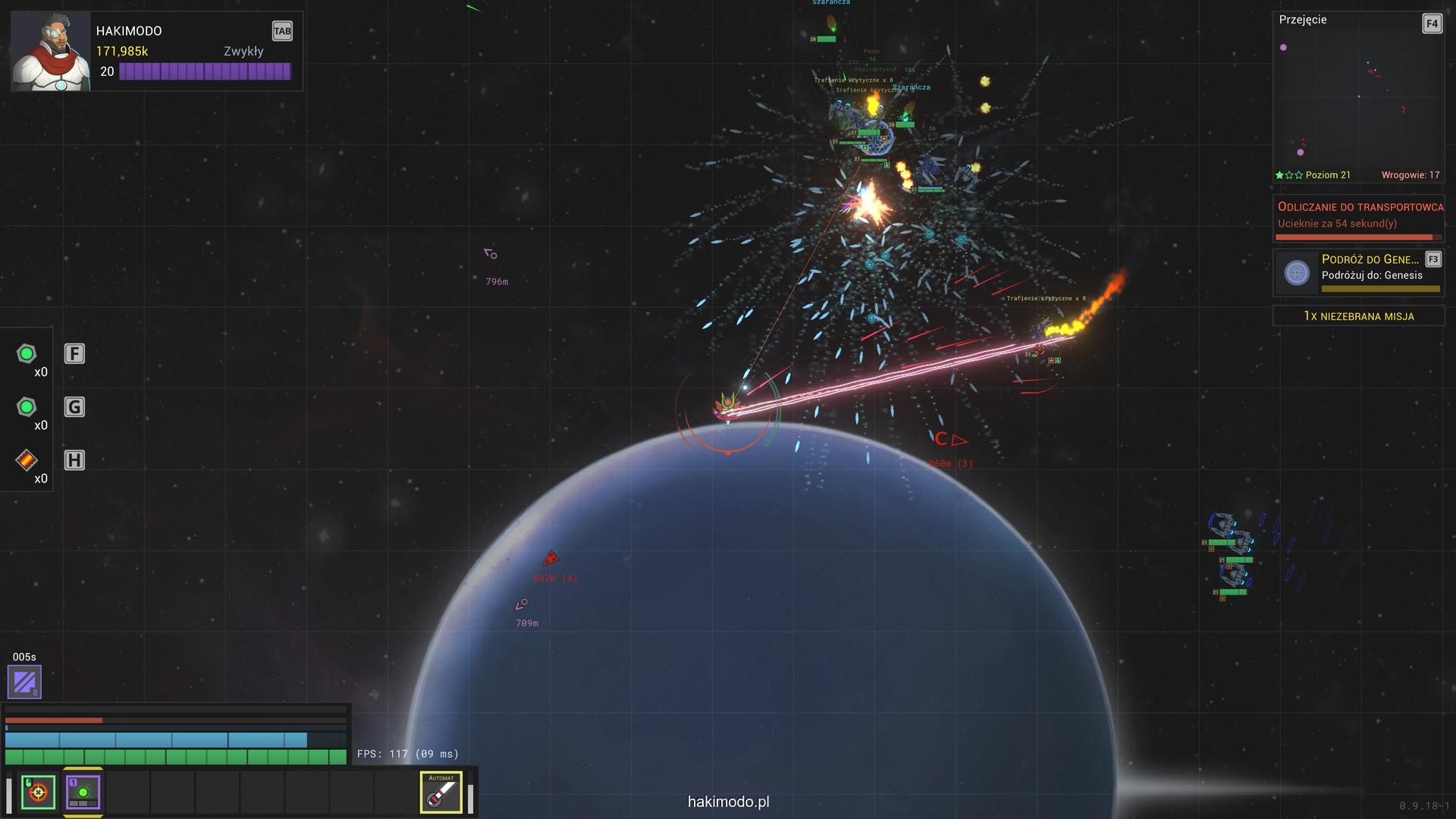Claim the 1x niezebrana misja notice

coord(1358,316)
